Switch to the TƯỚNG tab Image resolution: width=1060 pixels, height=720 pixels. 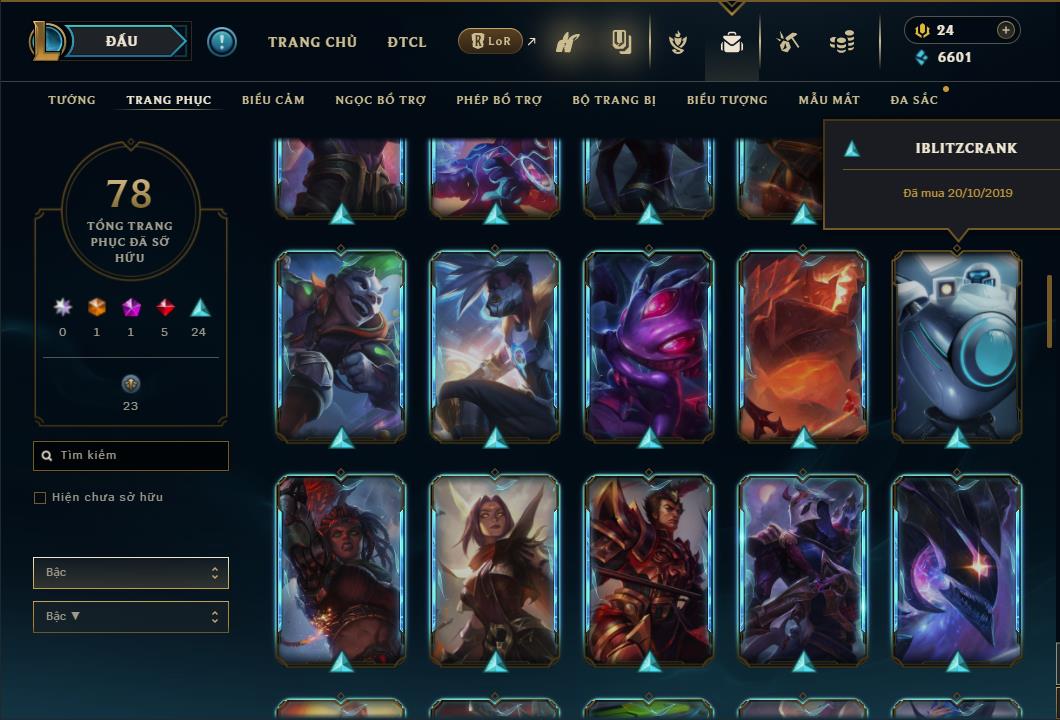coord(72,100)
